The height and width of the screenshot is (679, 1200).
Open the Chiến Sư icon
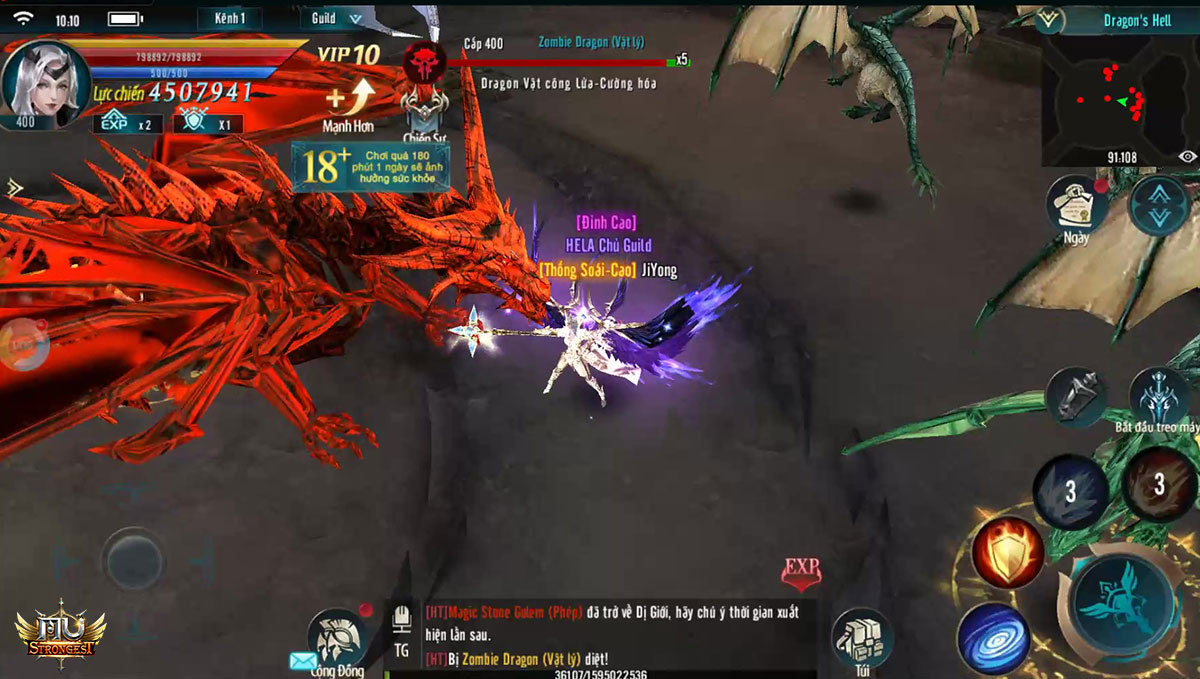(x=424, y=109)
